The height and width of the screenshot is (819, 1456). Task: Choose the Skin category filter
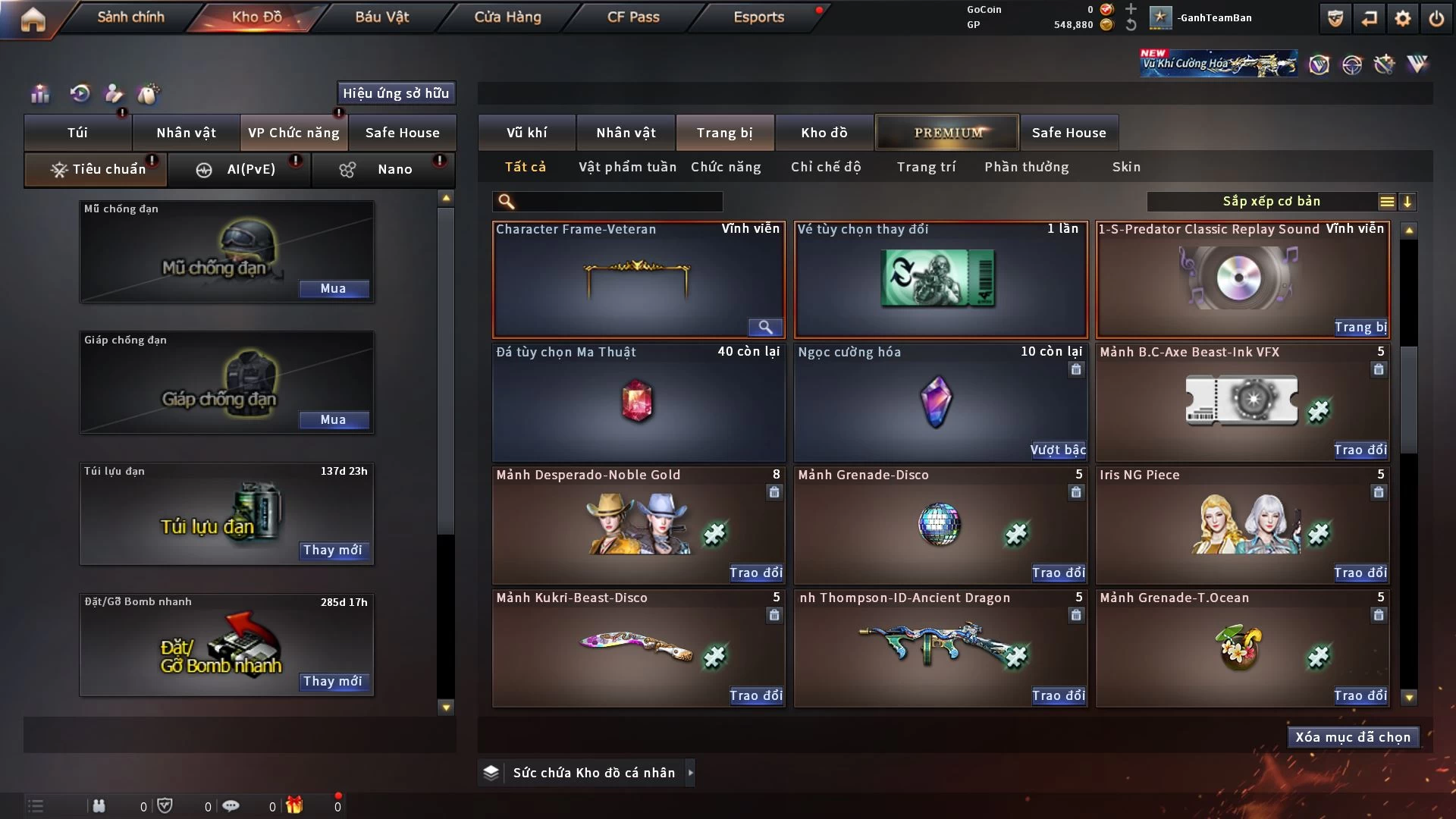tap(1126, 167)
